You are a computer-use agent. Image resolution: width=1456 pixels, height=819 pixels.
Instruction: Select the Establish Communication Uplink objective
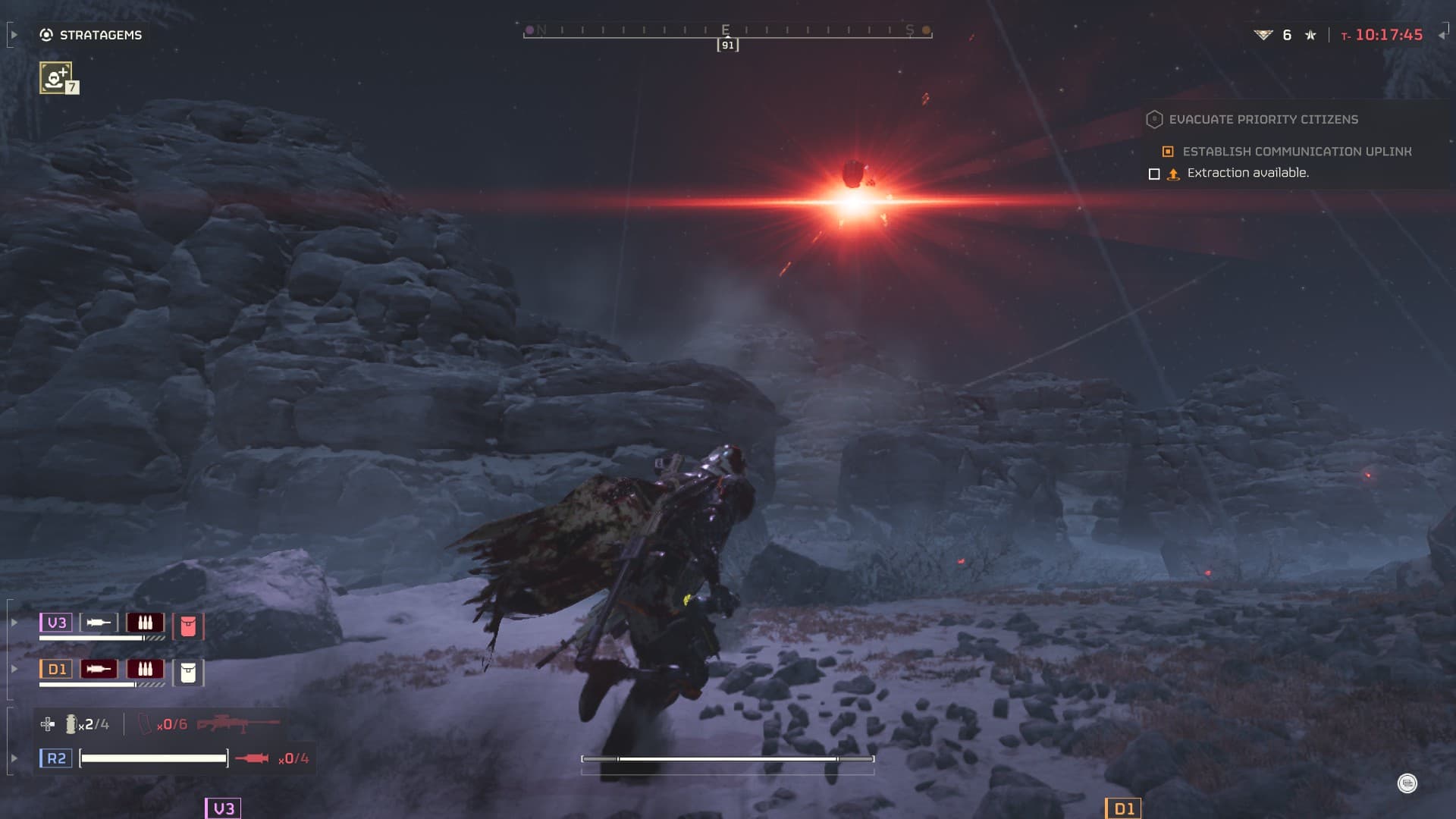point(1296,152)
